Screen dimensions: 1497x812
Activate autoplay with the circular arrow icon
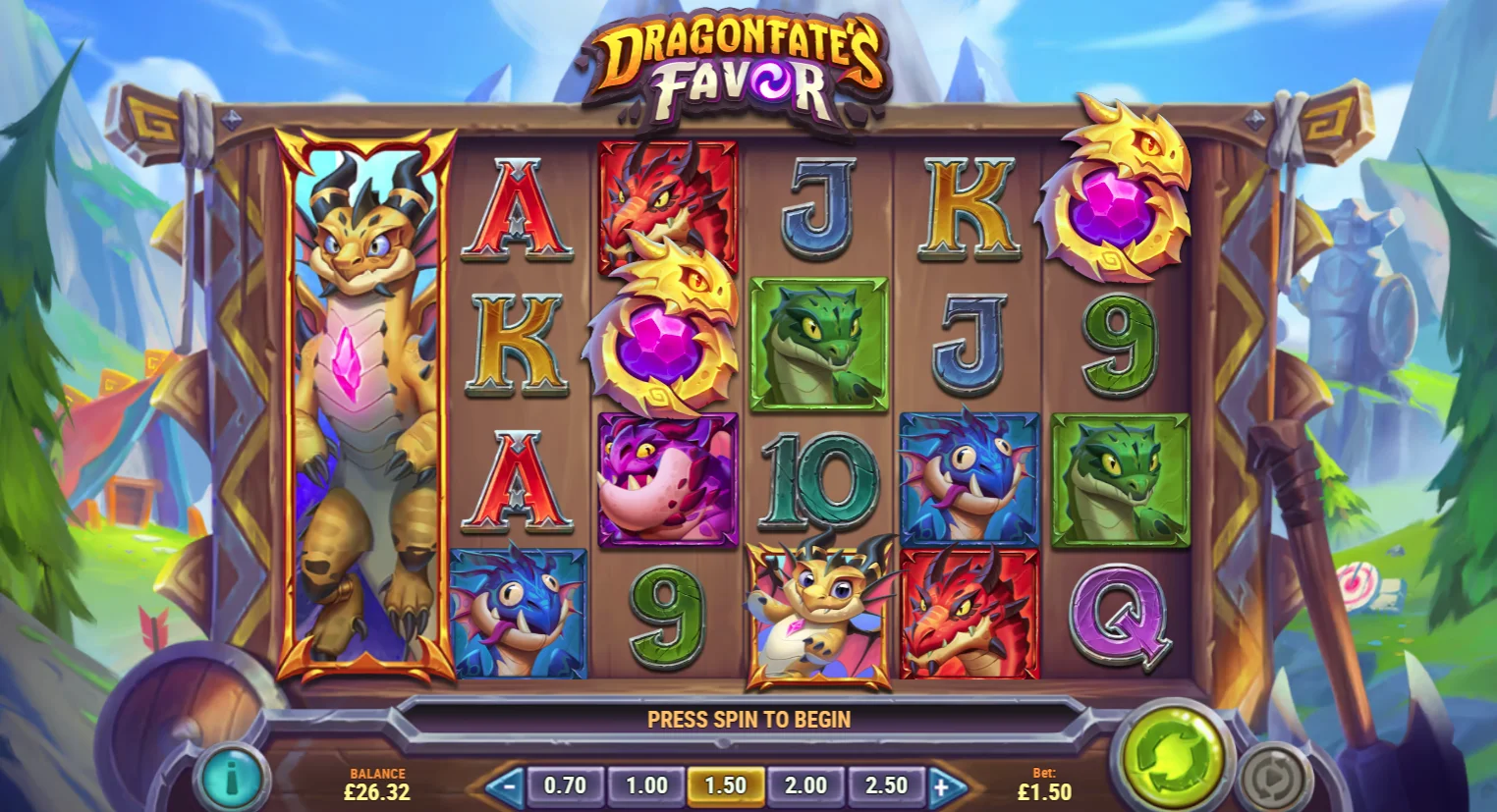[x=1274, y=776]
